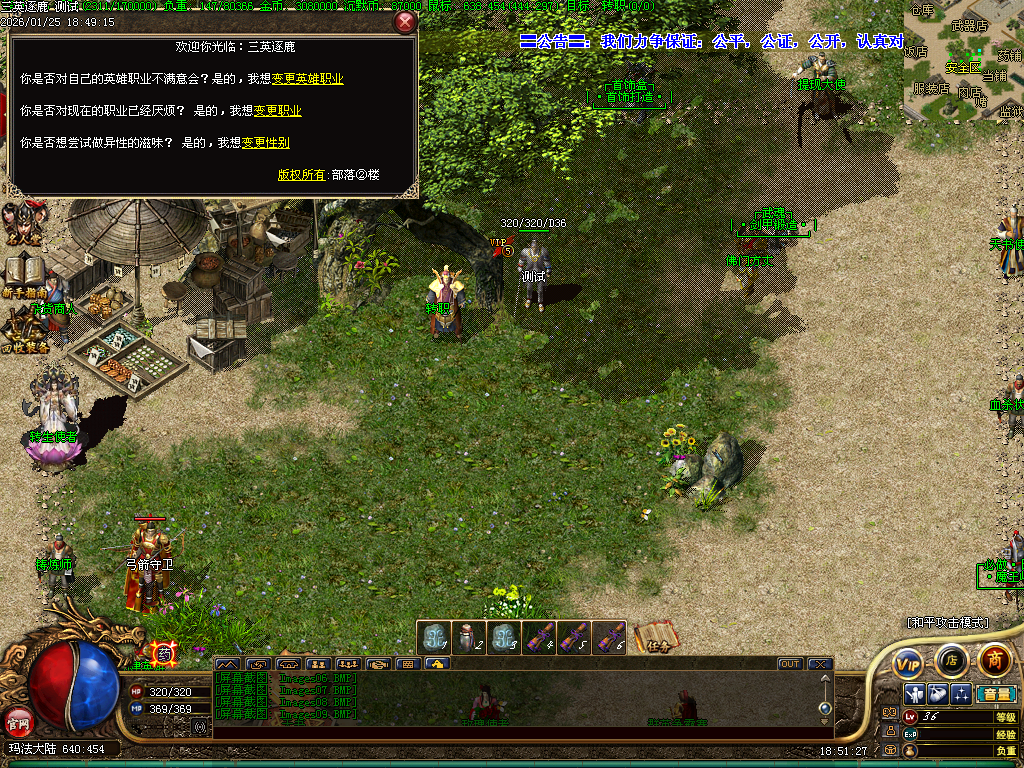Screen dimensions: 1024x768
Task: Use the purple scroll in hotbar slot 4
Action: tap(538, 637)
